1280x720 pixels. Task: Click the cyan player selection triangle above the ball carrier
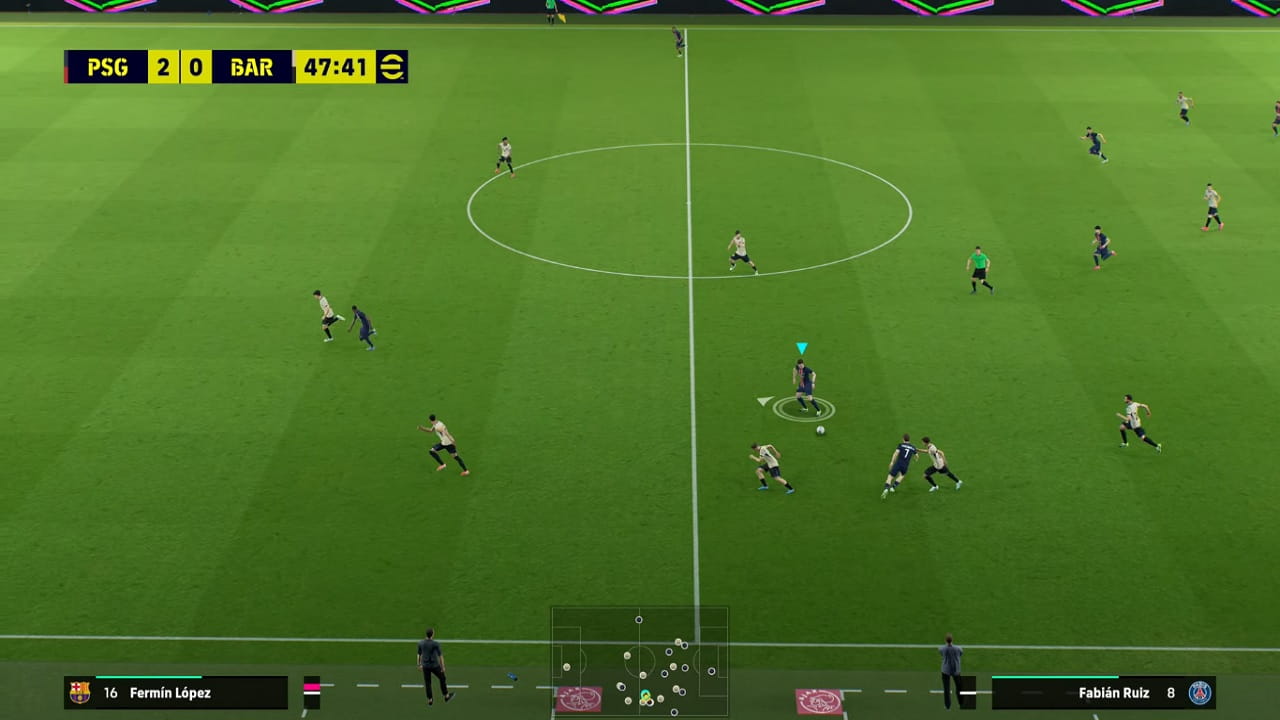tap(800, 349)
